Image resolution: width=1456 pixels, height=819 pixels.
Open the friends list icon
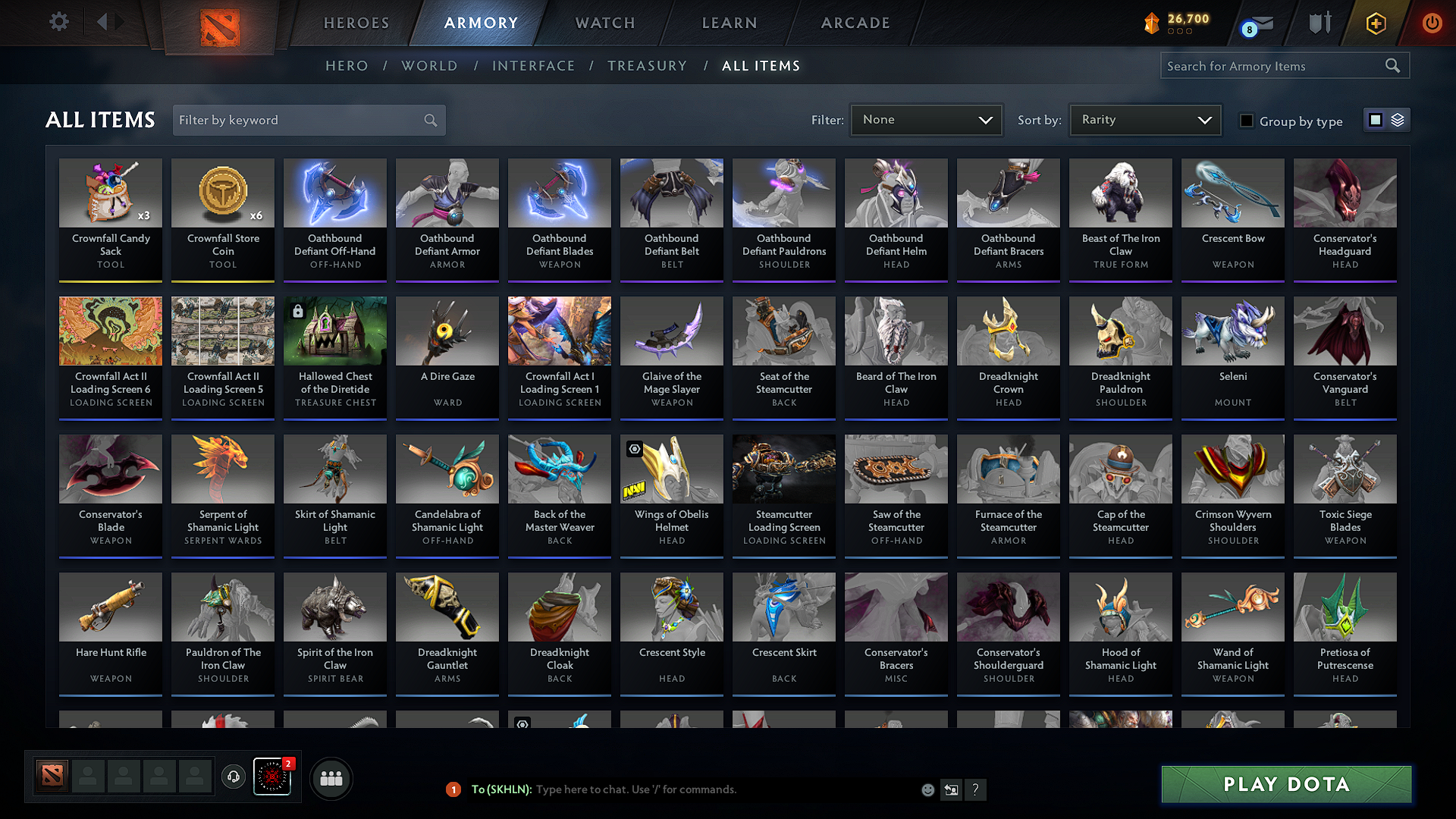click(x=331, y=778)
